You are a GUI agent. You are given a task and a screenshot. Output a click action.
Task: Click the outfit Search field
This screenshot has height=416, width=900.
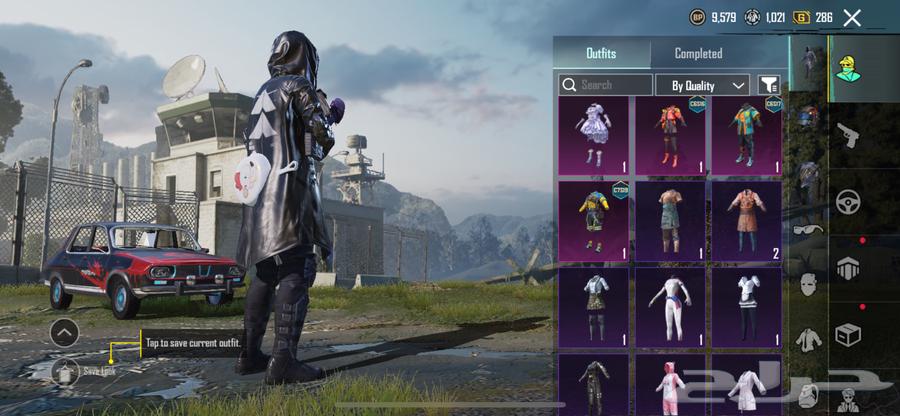point(605,85)
